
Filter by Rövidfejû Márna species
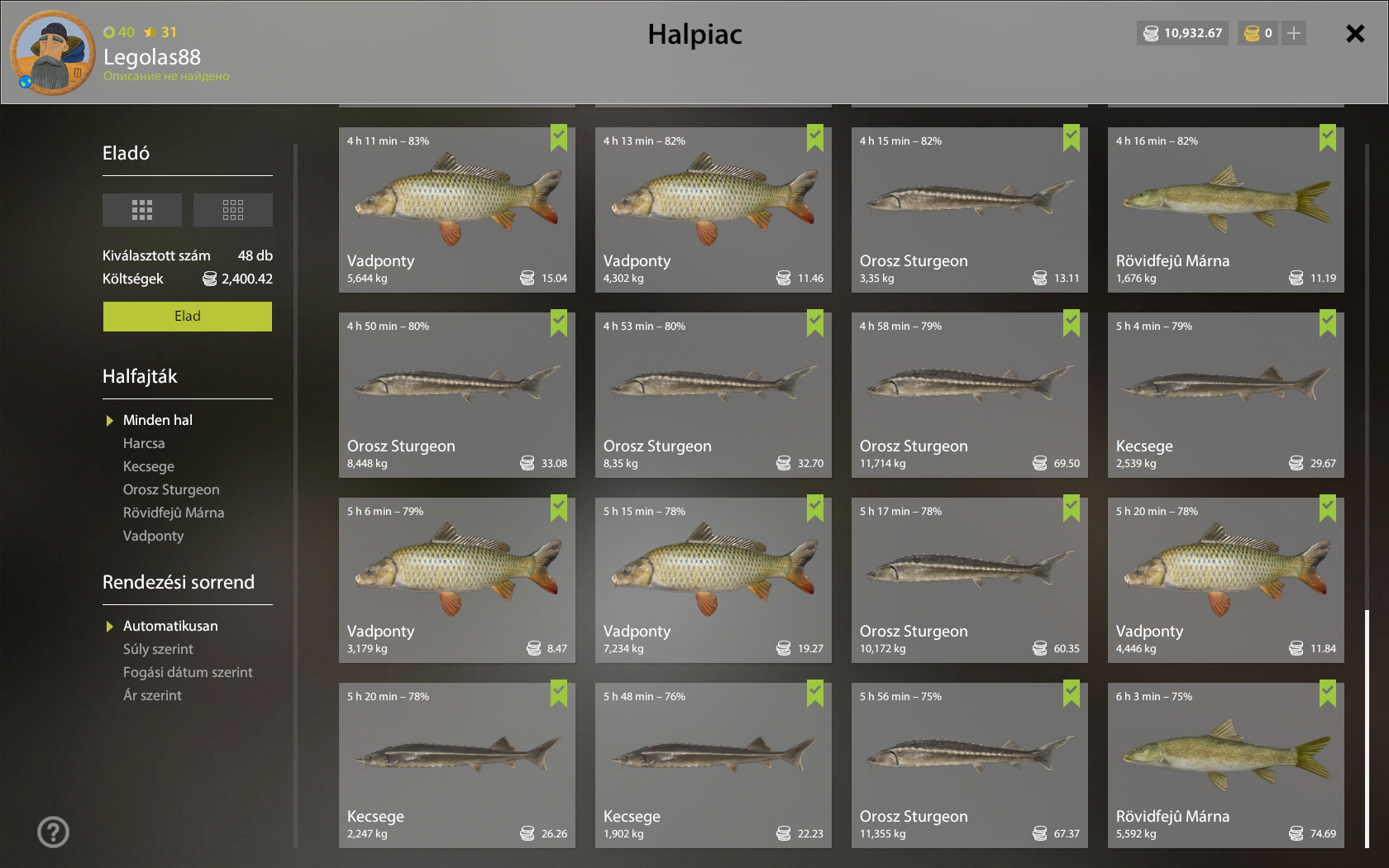[x=174, y=513]
